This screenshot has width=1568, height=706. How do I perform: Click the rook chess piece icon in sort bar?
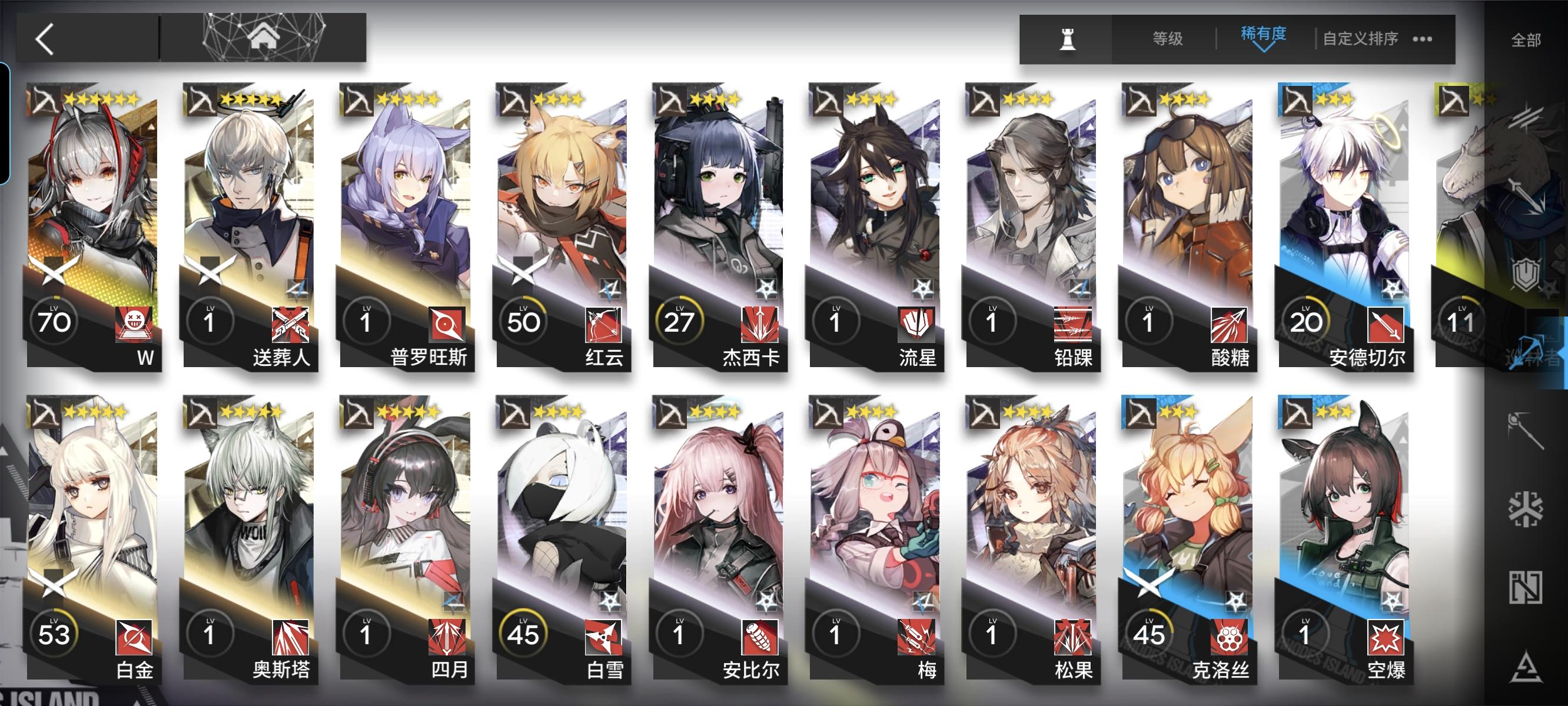[x=1069, y=39]
